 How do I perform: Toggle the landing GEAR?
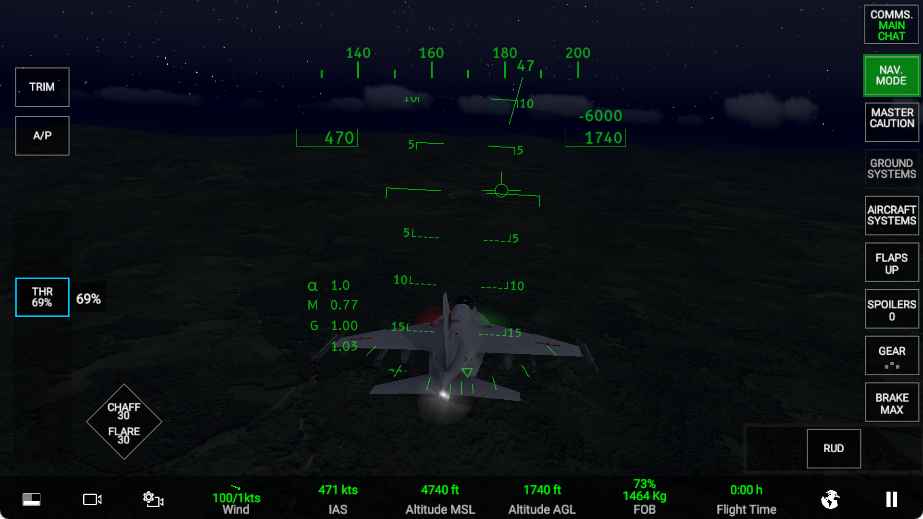pos(891,356)
